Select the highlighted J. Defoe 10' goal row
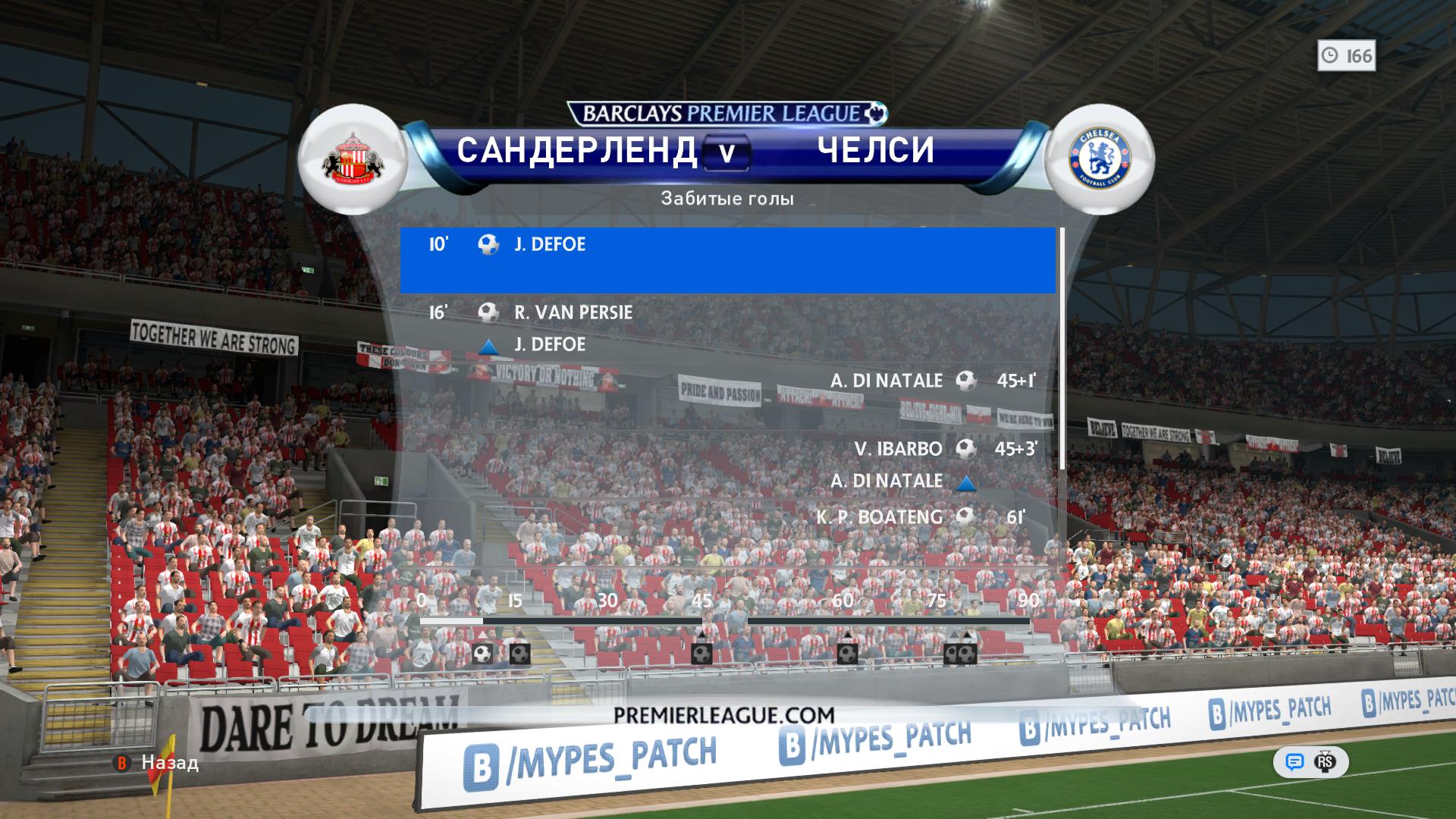1456x819 pixels. [x=726, y=259]
